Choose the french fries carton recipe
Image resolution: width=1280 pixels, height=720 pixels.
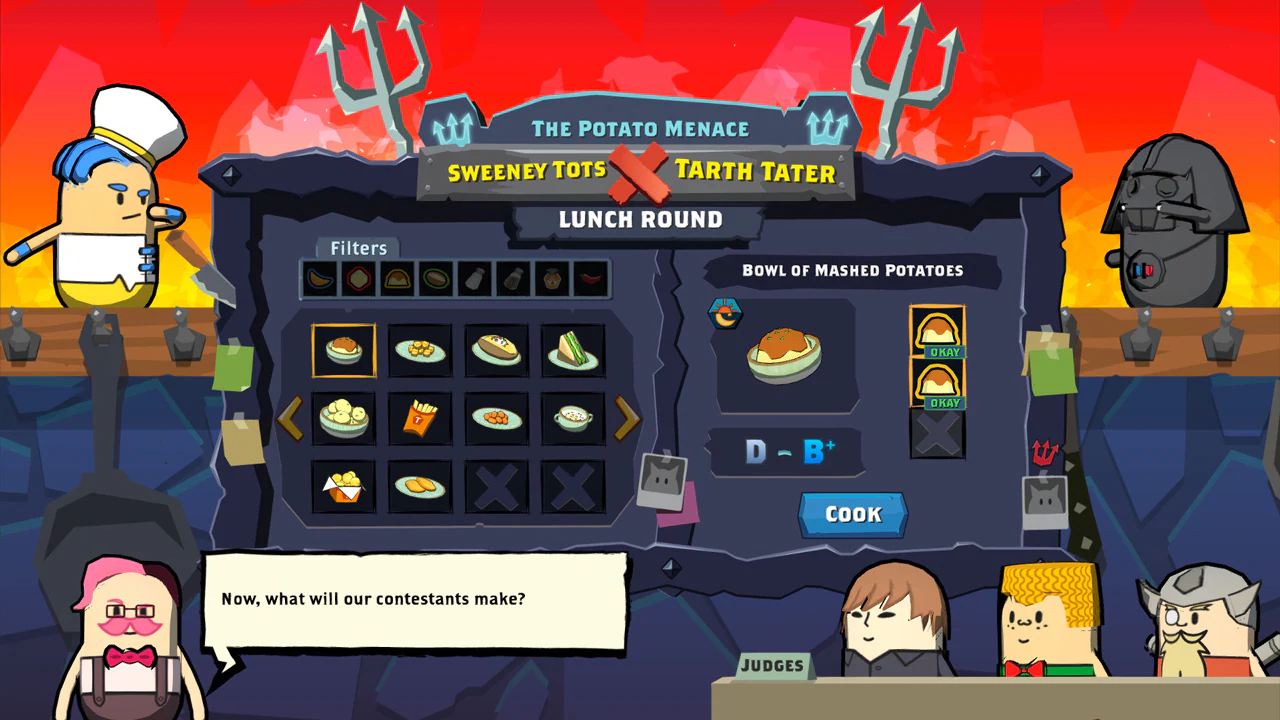[x=420, y=418]
